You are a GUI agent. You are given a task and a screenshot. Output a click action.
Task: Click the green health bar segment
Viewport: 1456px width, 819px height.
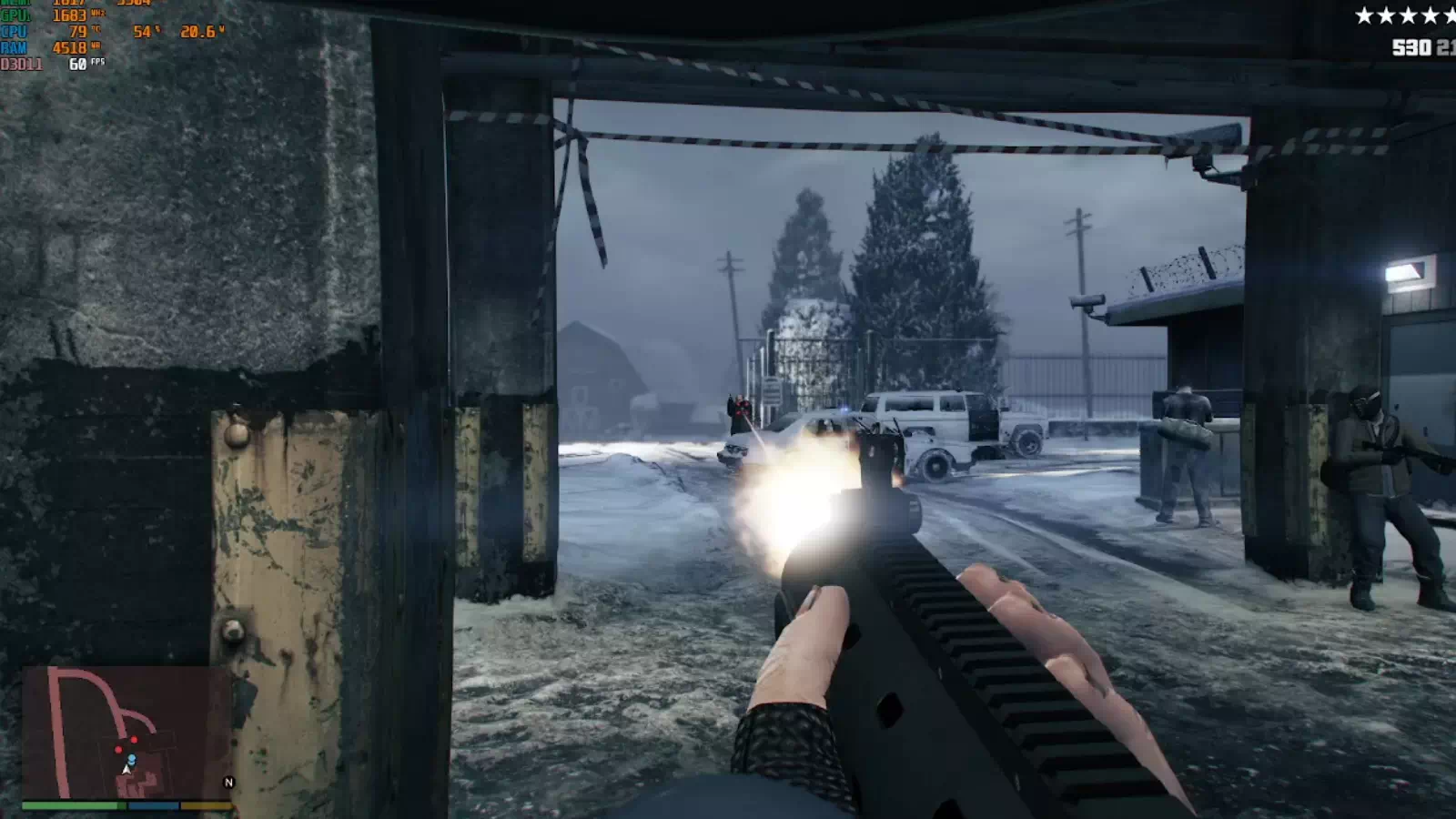coord(73,805)
